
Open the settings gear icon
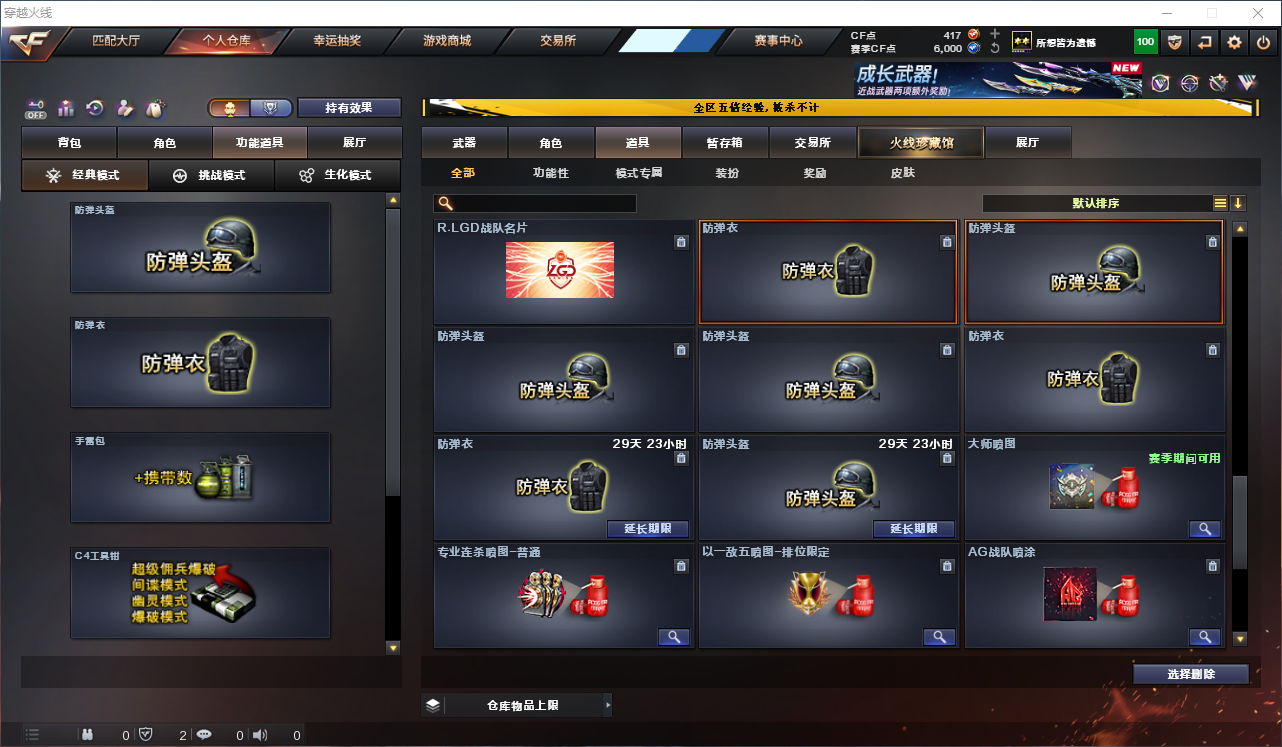point(1233,42)
